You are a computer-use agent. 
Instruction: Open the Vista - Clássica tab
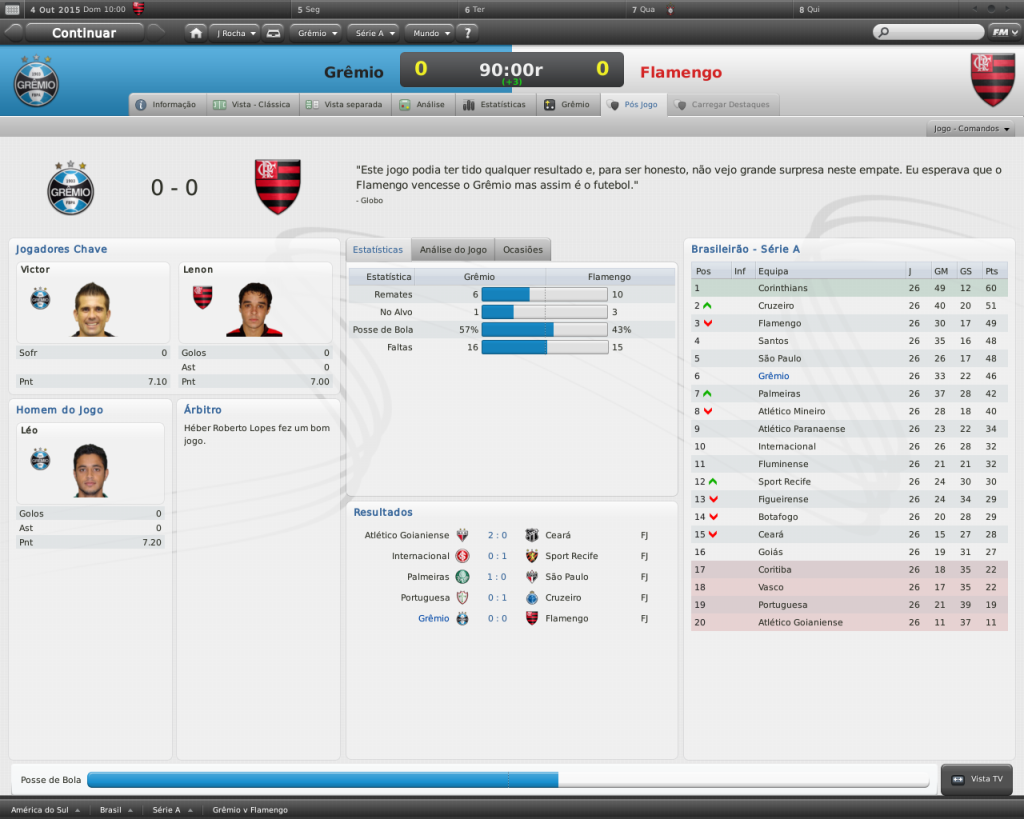pyautogui.click(x=253, y=104)
